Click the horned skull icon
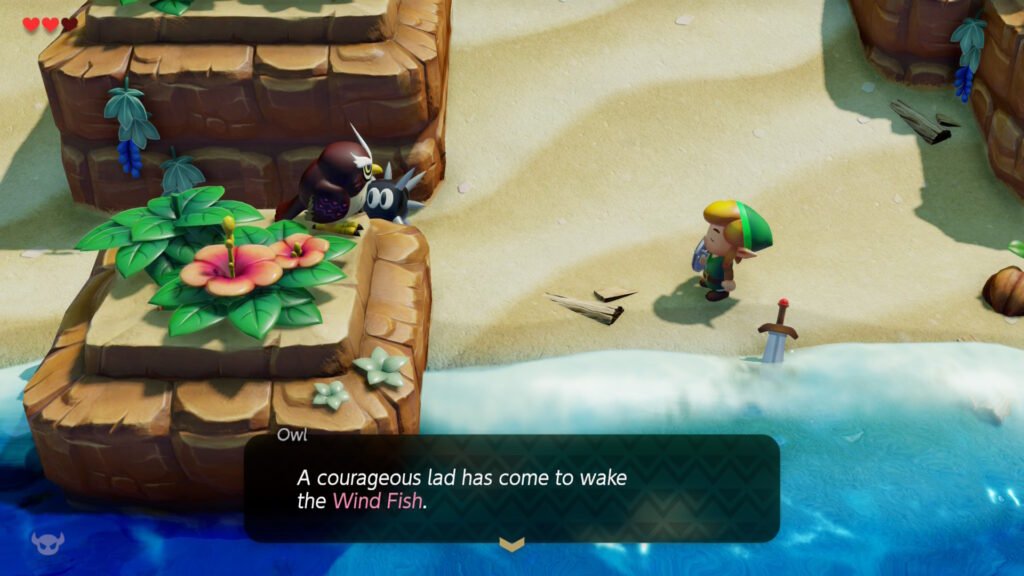 pyautogui.click(x=47, y=543)
